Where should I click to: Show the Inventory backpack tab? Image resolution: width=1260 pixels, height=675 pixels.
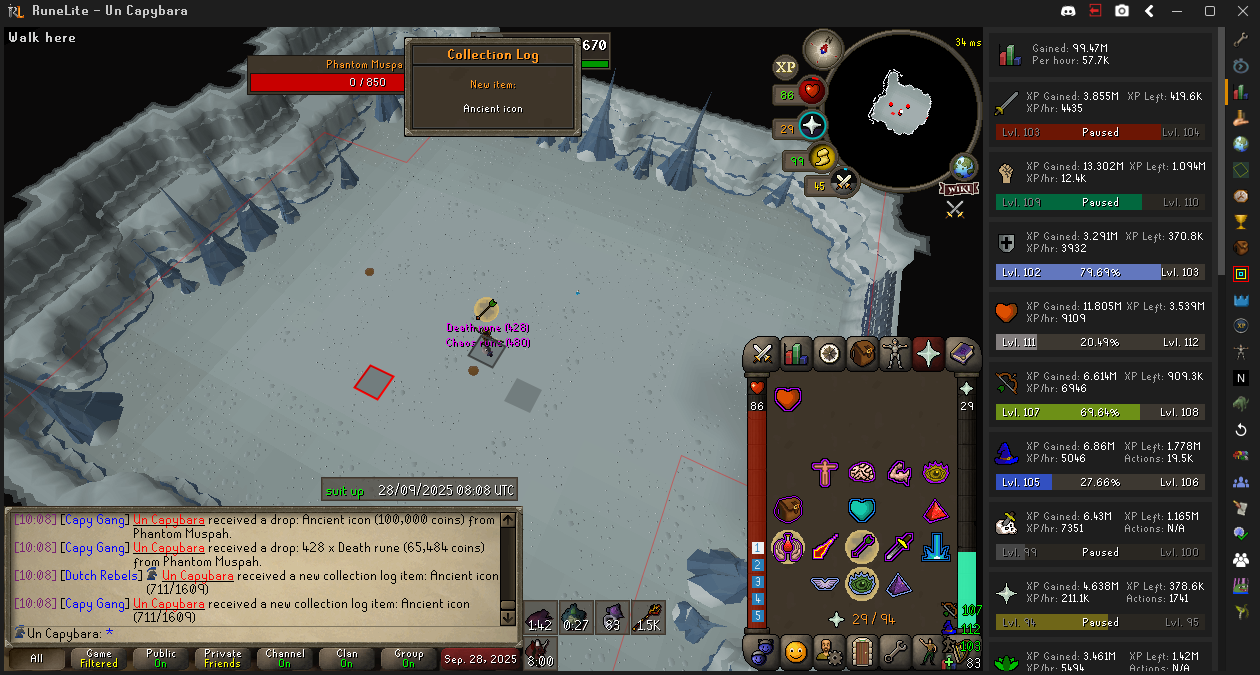[862, 354]
